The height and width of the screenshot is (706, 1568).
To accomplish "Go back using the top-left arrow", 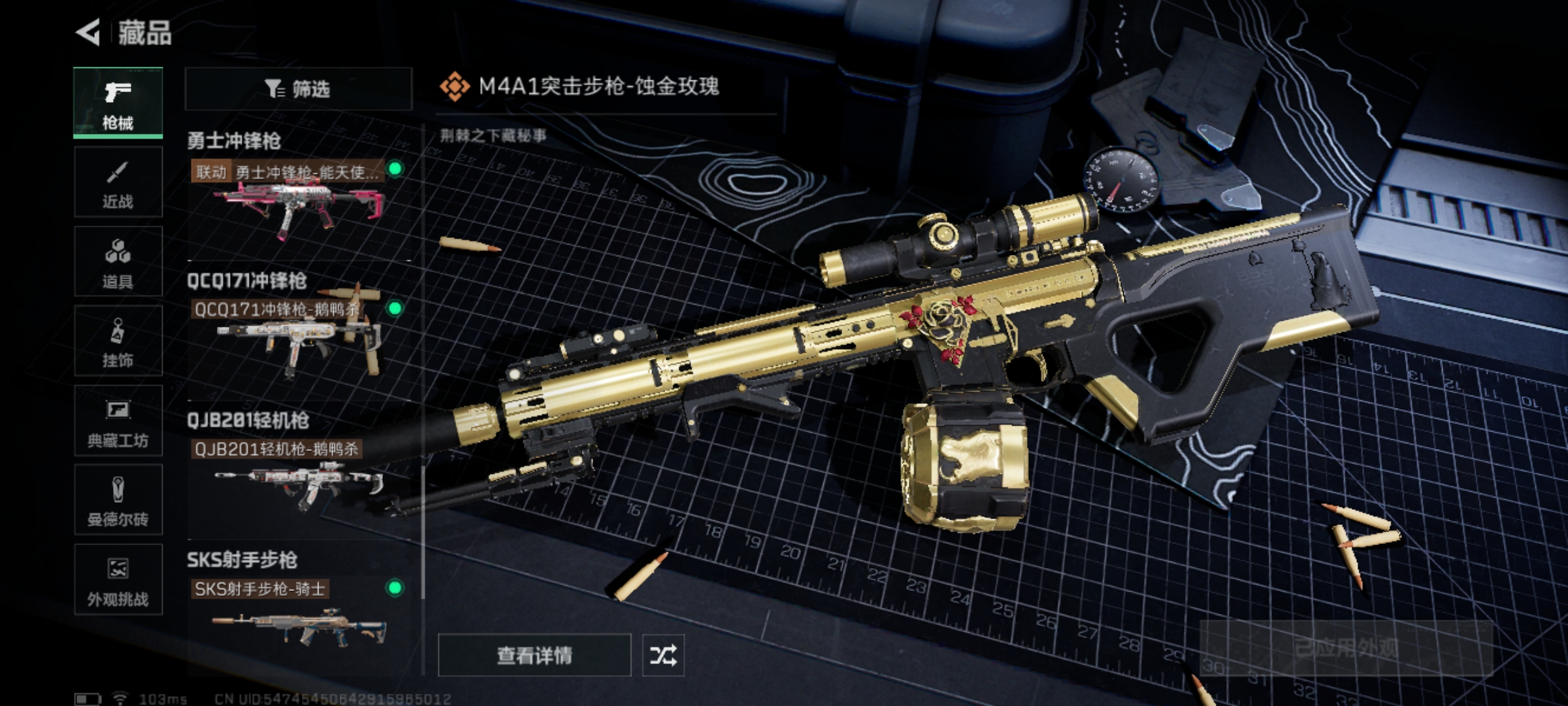I will coord(88,32).
